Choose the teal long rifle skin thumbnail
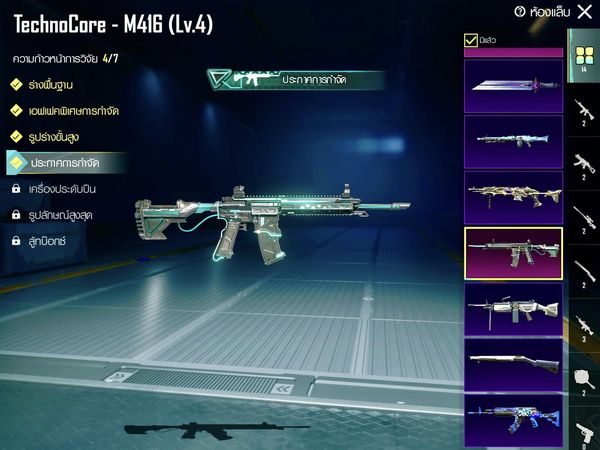The width and height of the screenshot is (600, 450). [513, 142]
